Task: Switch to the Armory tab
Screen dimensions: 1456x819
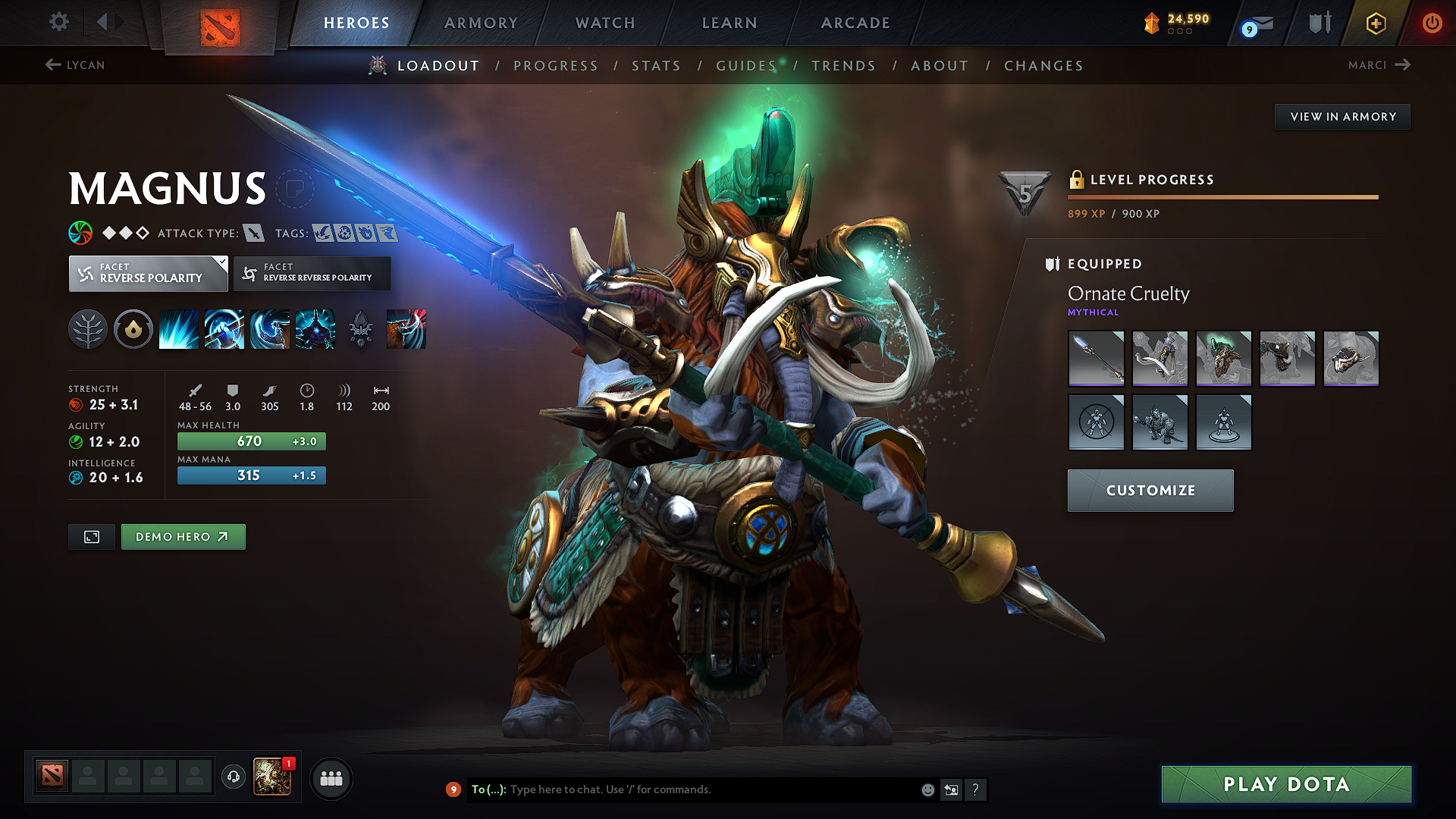Action: tap(481, 23)
